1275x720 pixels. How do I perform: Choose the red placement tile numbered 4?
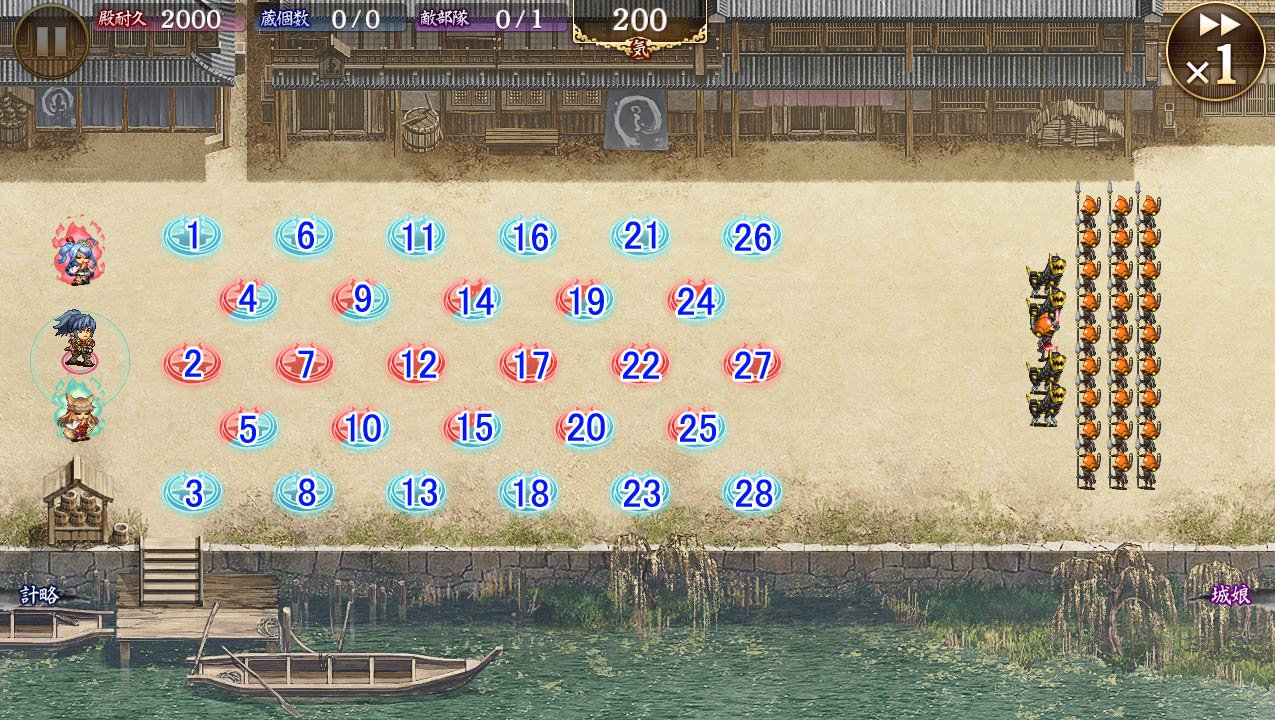pyautogui.click(x=249, y=300)
